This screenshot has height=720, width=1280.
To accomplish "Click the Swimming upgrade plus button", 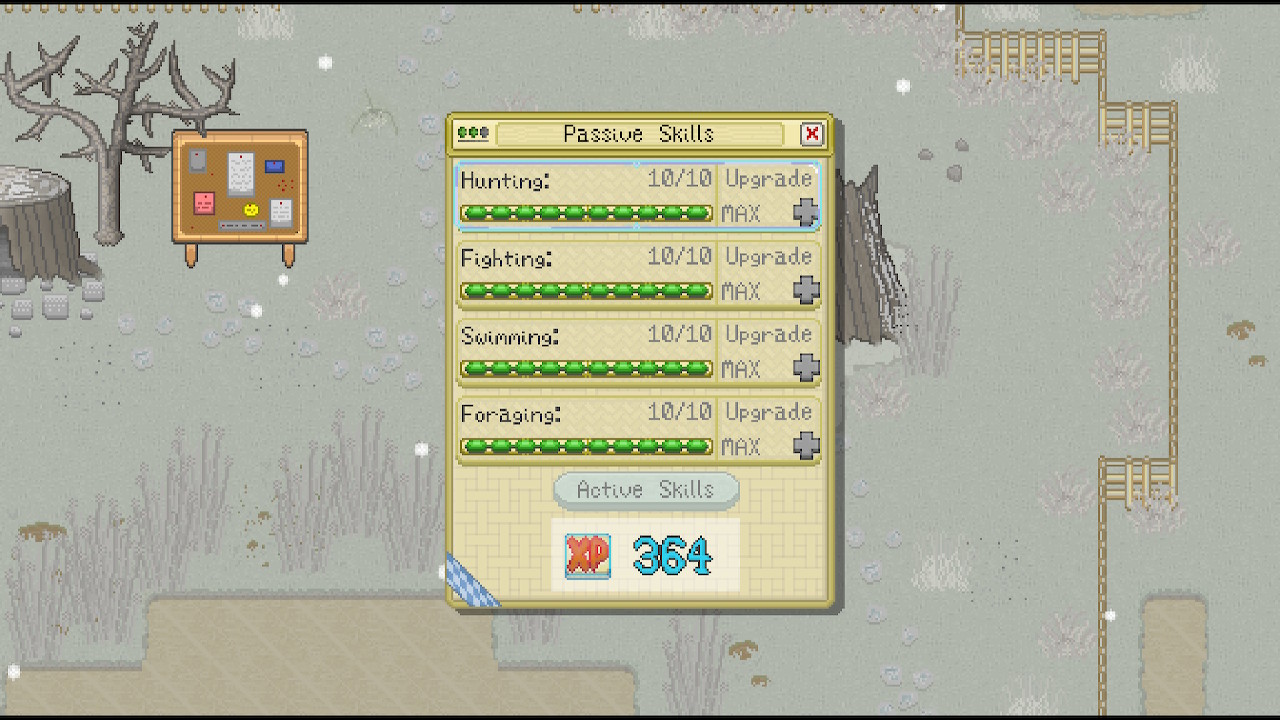I will pyautogui.click(x=806, y=368).
